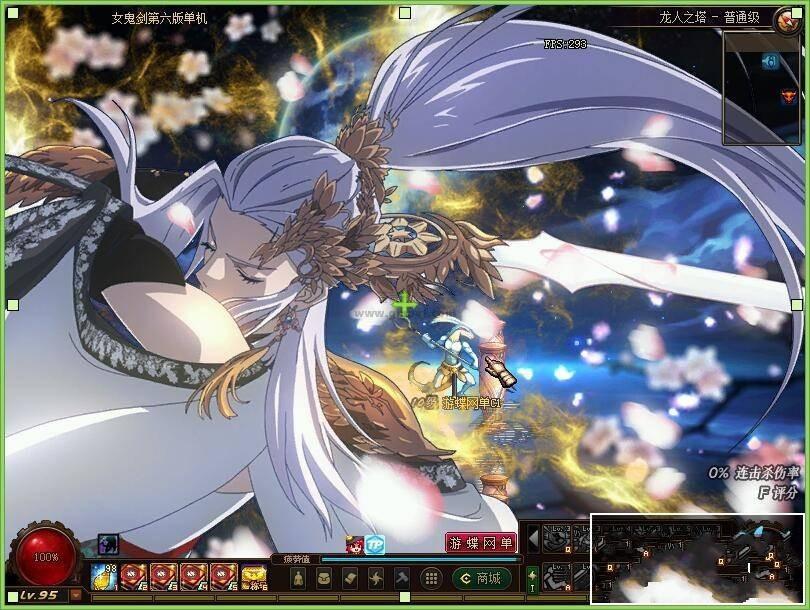Click the red-haired character head icon
Viewport: 810px width, 610px height.
(x=354, y=544)
